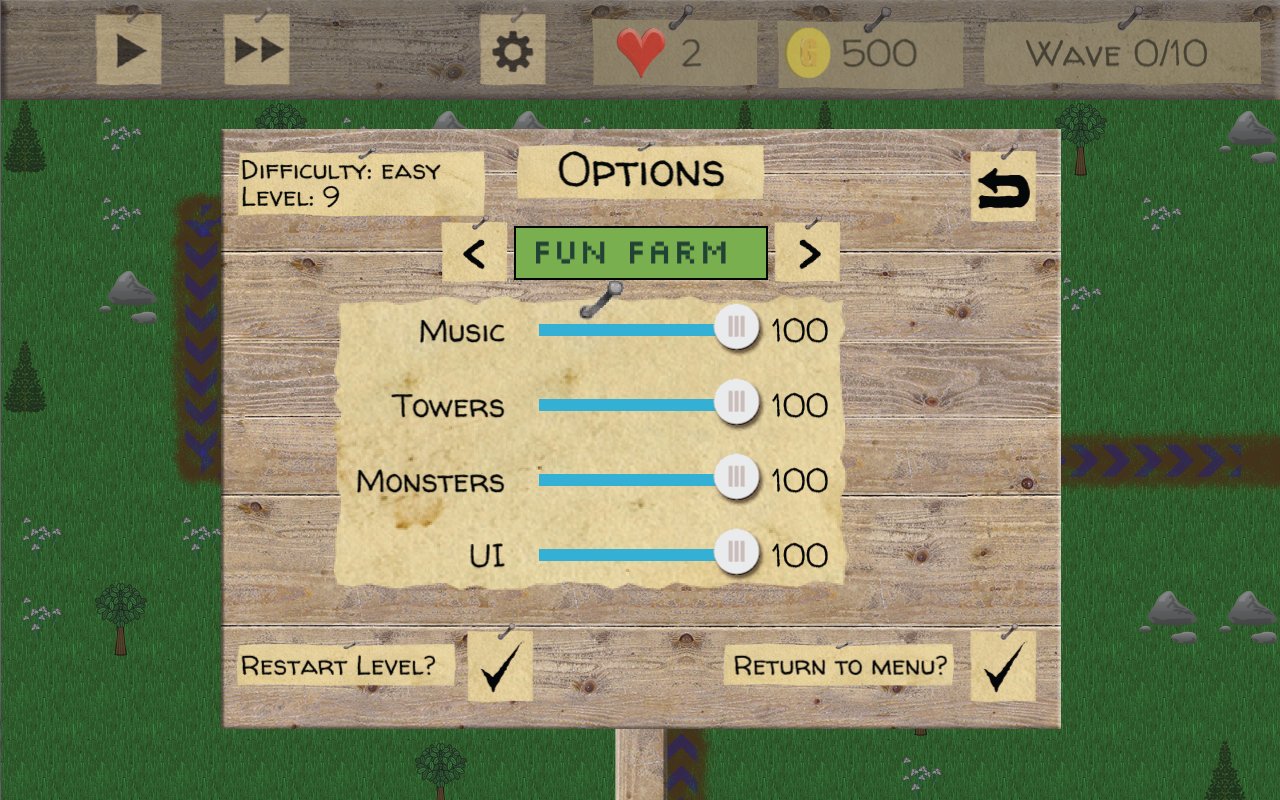Screen dimensions: 1280x800
Task: Adjust the Music volume slider handle
Action: 737,328
